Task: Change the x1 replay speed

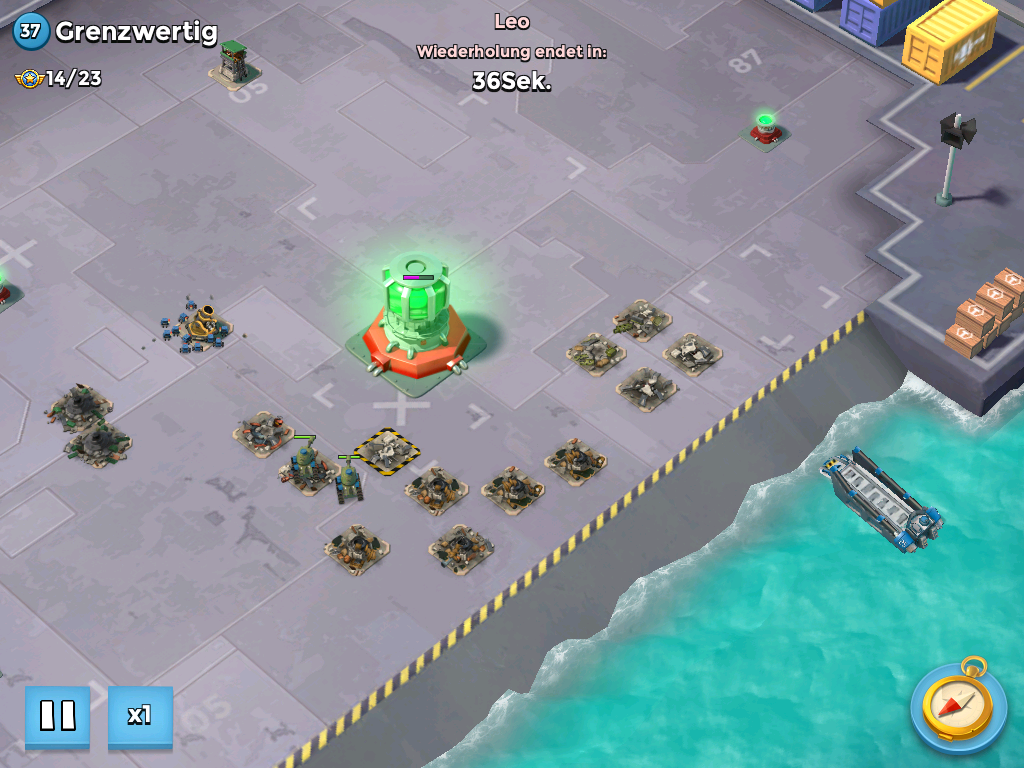Action: [140, 716]
